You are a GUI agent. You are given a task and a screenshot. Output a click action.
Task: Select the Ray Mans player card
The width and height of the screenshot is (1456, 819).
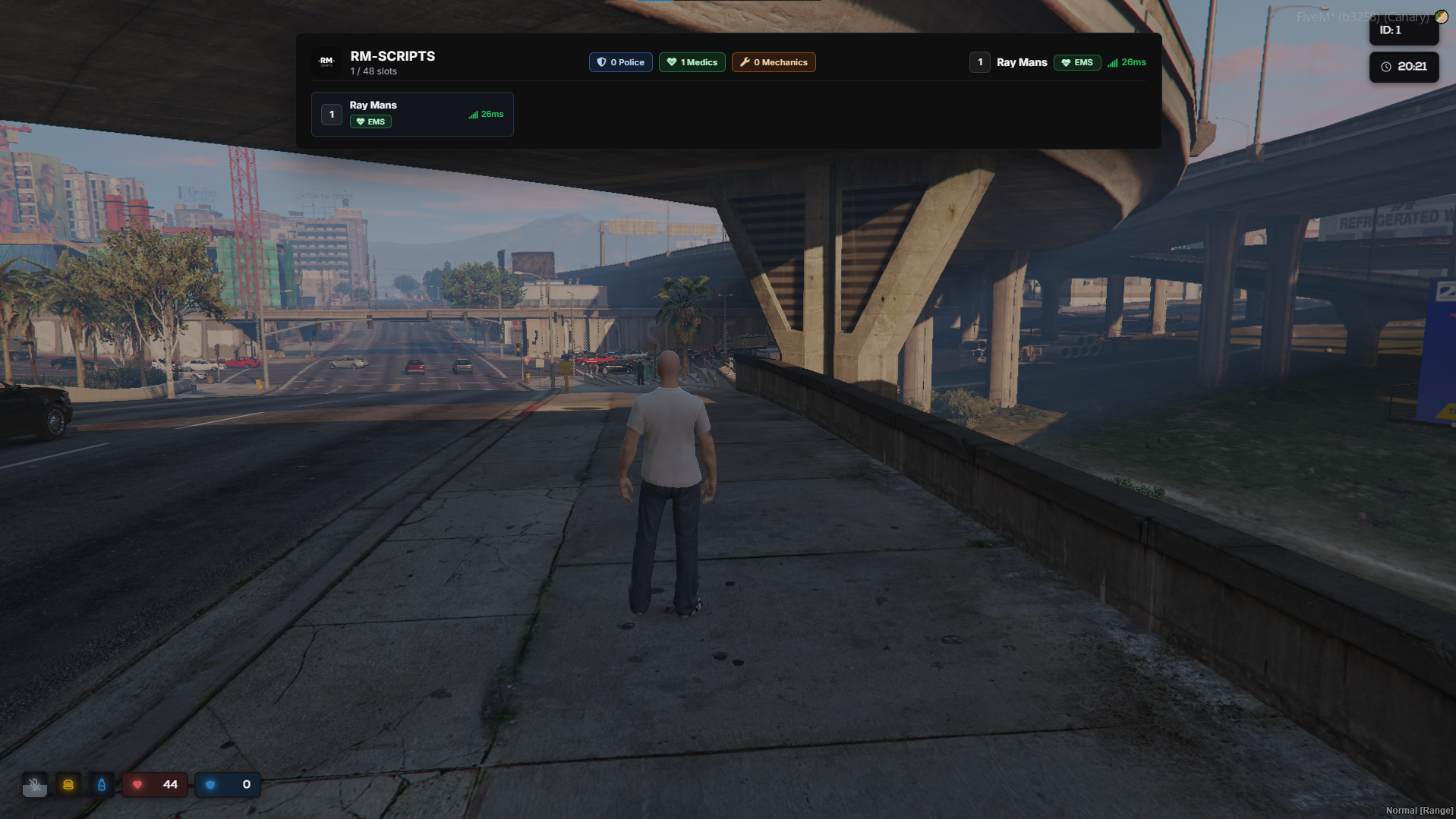412,114
